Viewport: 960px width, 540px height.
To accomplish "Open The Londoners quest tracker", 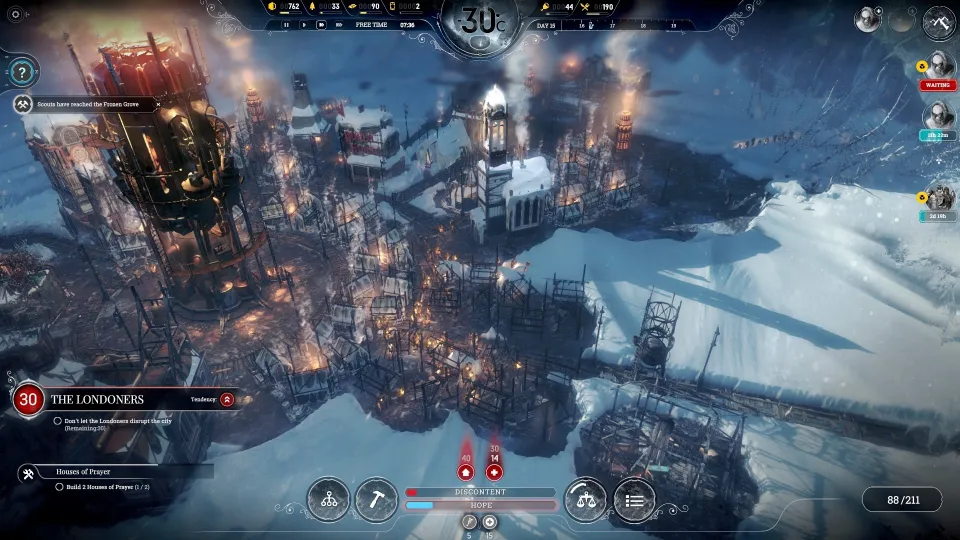I will click(98, 399).
